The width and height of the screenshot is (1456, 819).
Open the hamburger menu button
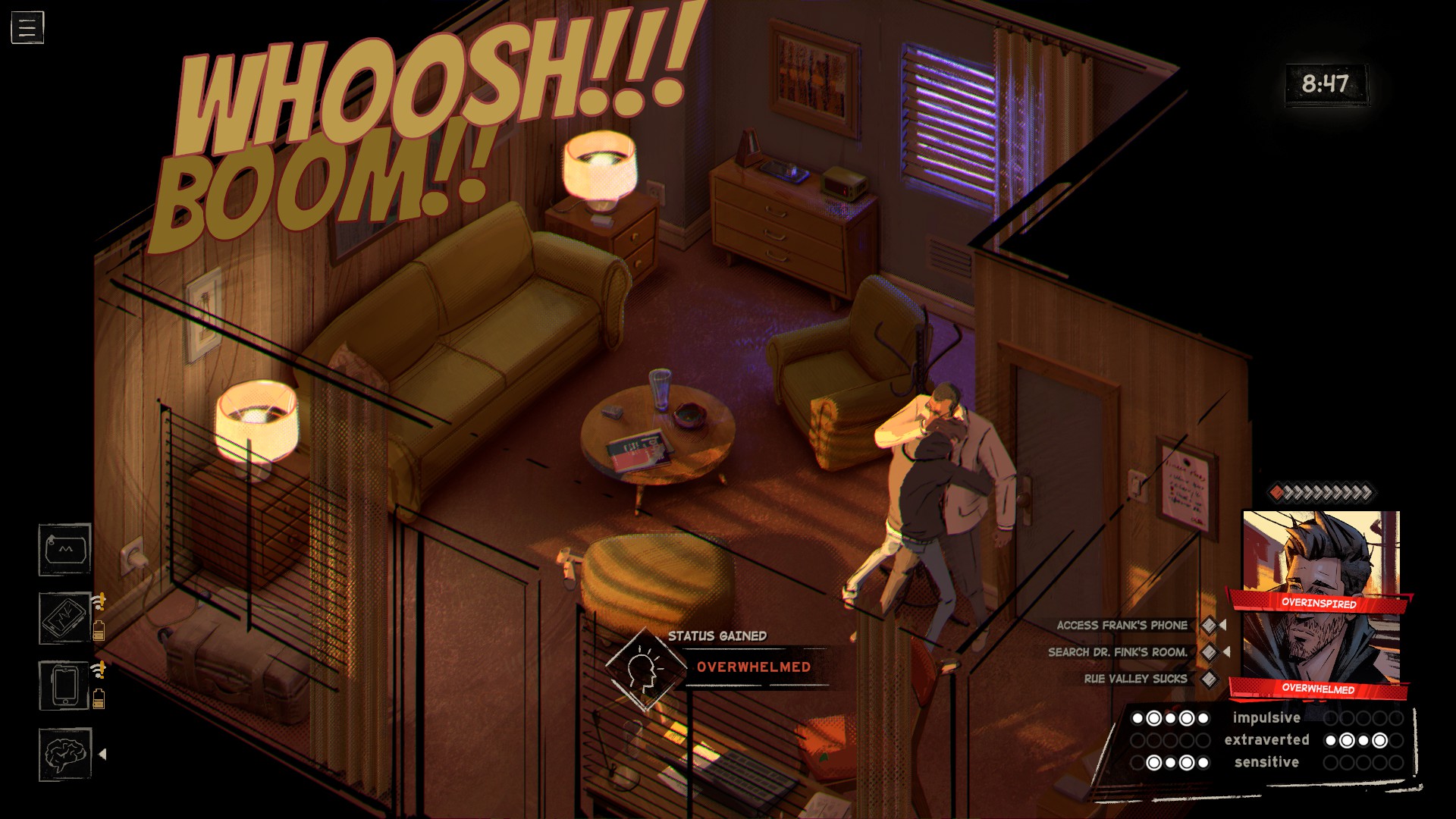27,28
